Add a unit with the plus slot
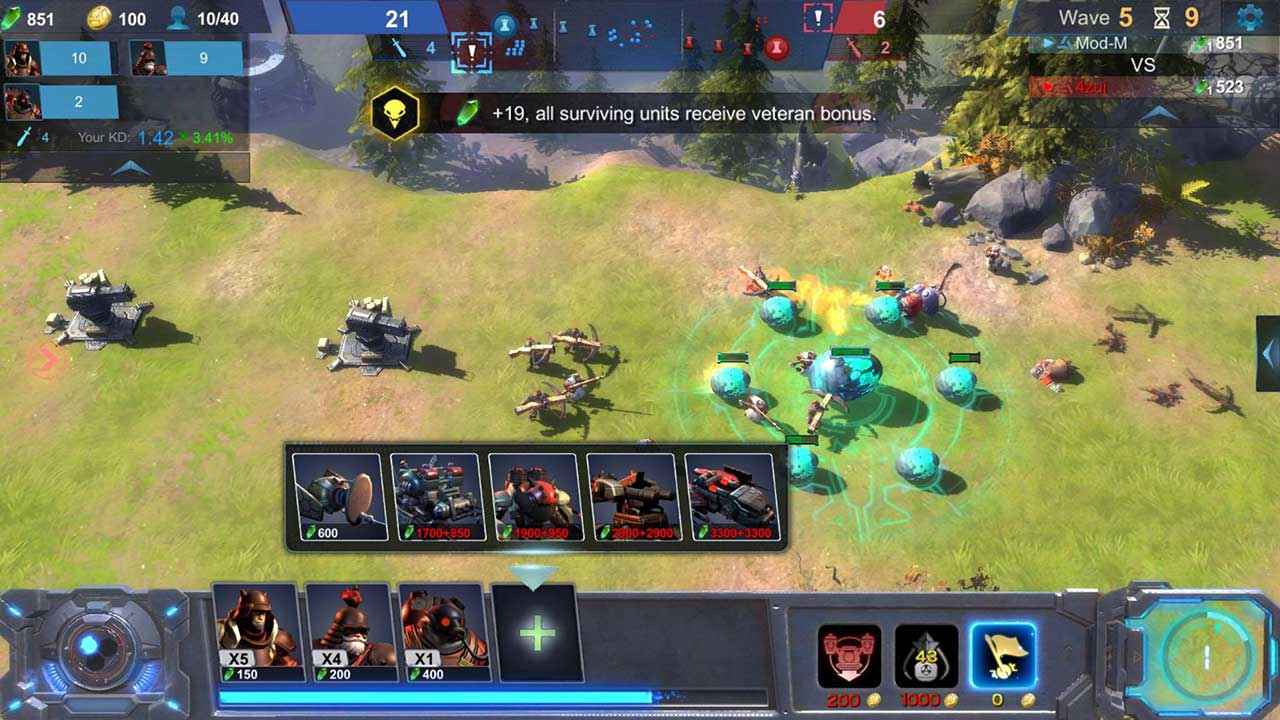Screen dimensions: 1280x720 pyautogui.click(x=537, y=633)
